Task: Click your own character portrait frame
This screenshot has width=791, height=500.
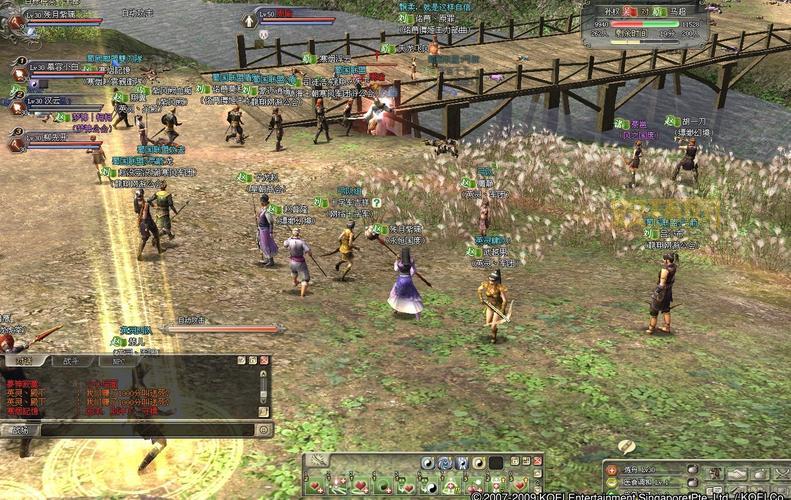Action: 14,19
